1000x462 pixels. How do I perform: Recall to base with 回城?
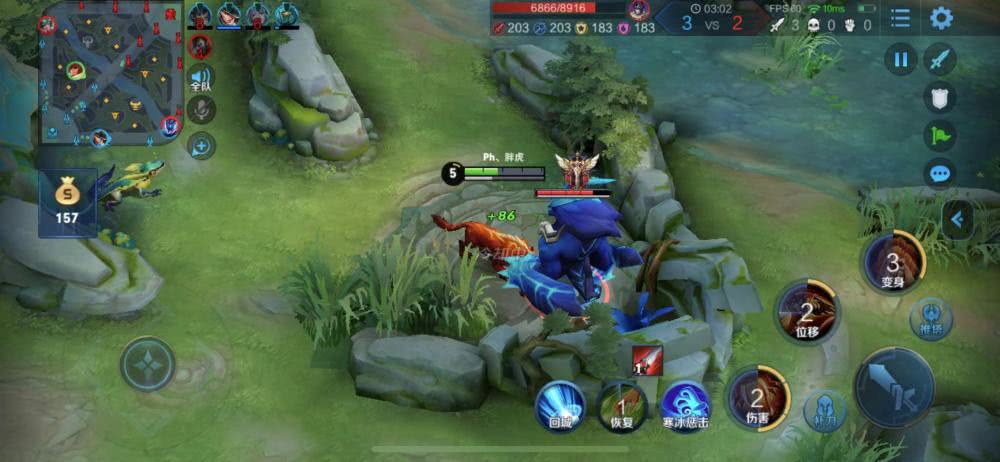point(560,406)
